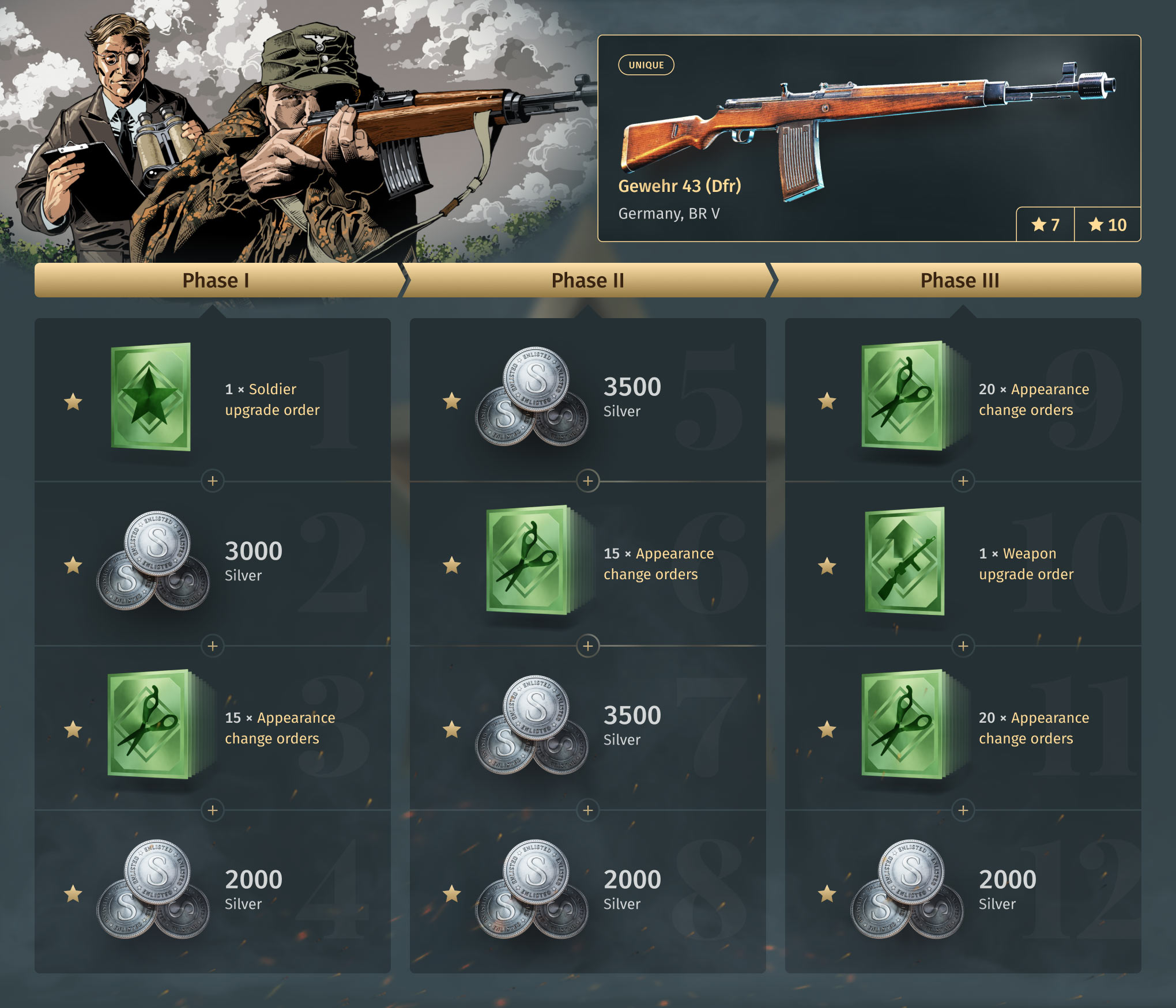This screenshot has width=1176, height=1008.
Task: Open 15 Appearance change orders, reward 6
Action: pyautogui.click(x=587, y=563)
